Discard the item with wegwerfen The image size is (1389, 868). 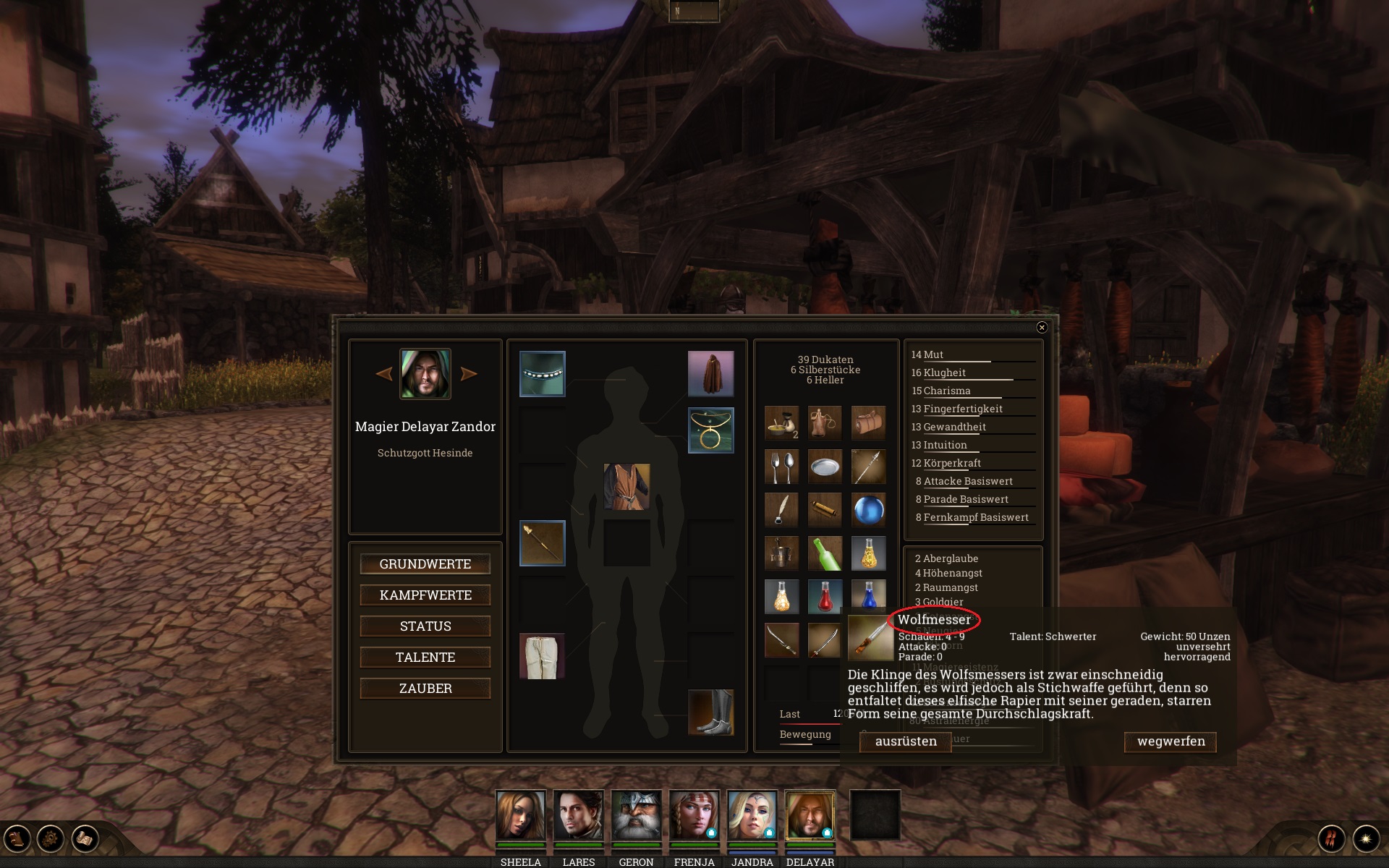click(x=1171, y=741)
